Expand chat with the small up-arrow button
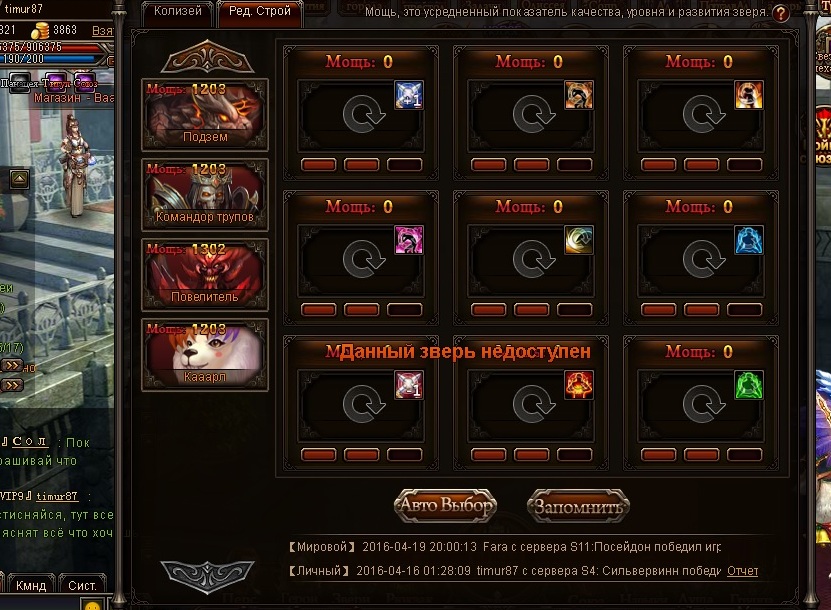The image size is (831, 610). pos(18,180)
